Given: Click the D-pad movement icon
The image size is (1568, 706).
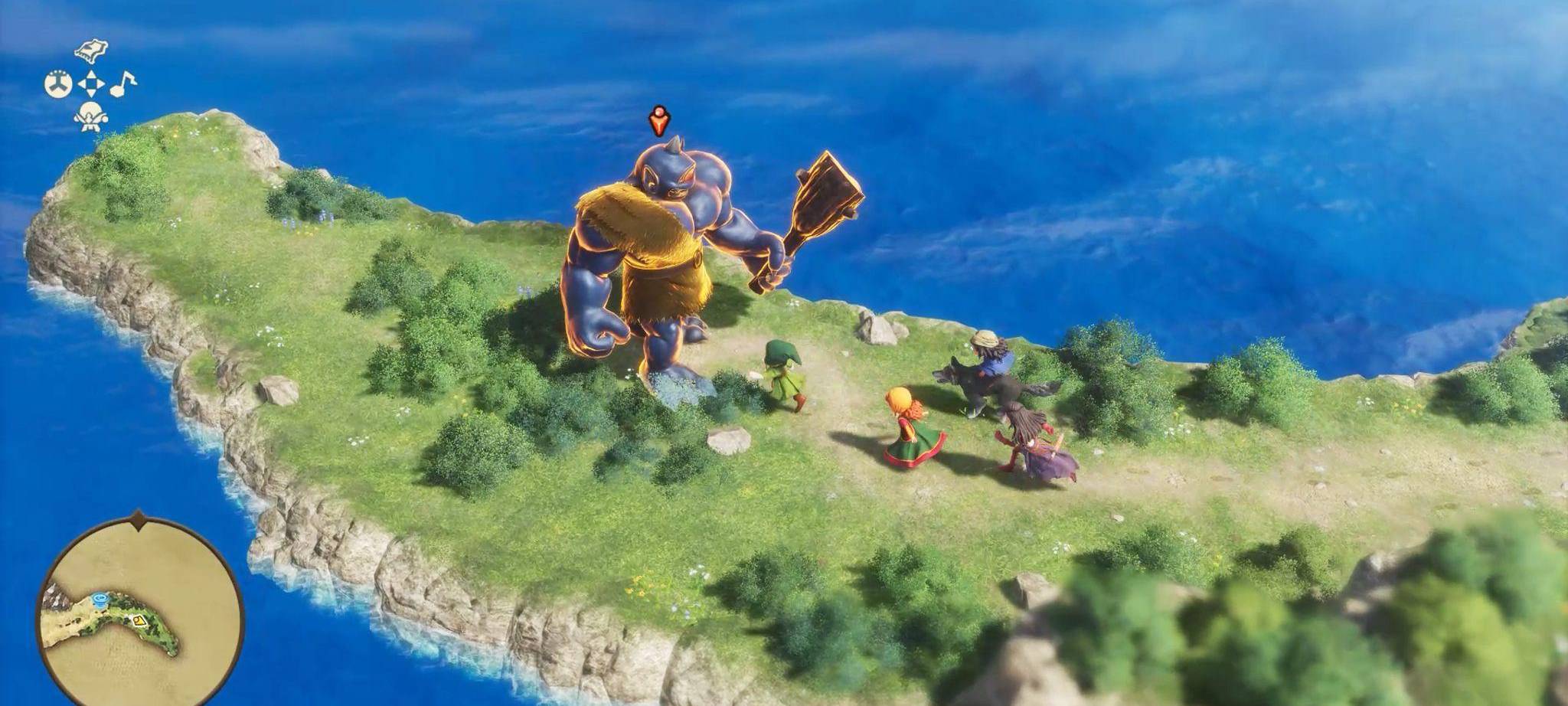Looking at the screenshot, I should click(91, 83).
